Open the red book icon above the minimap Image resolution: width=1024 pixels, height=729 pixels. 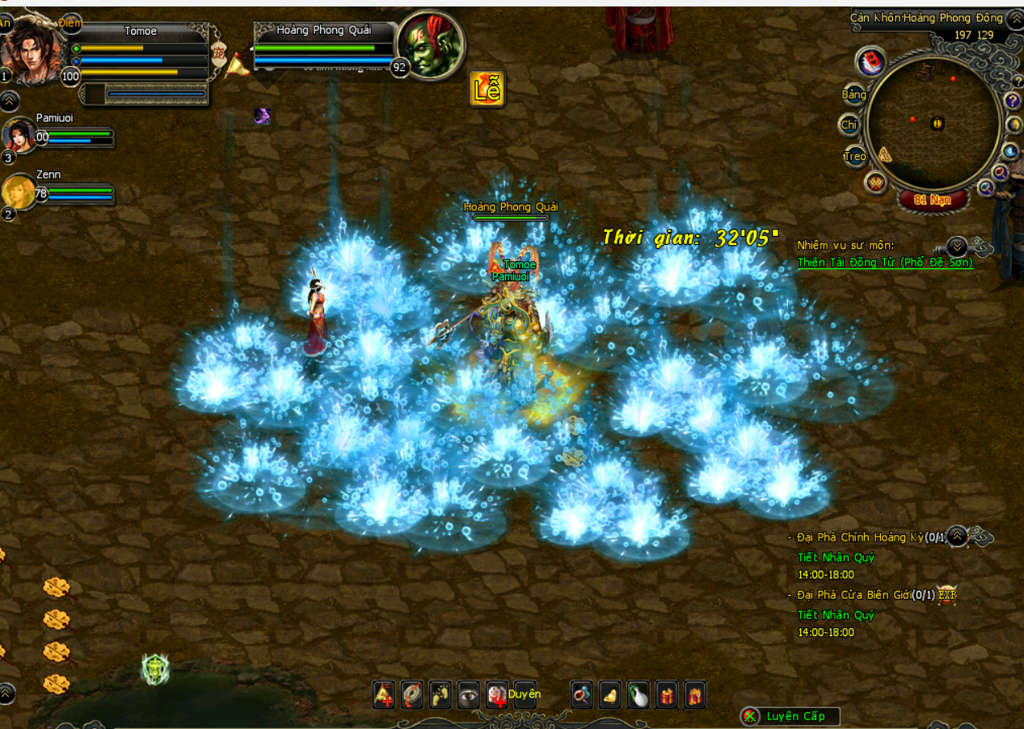[x=871, y=62]
